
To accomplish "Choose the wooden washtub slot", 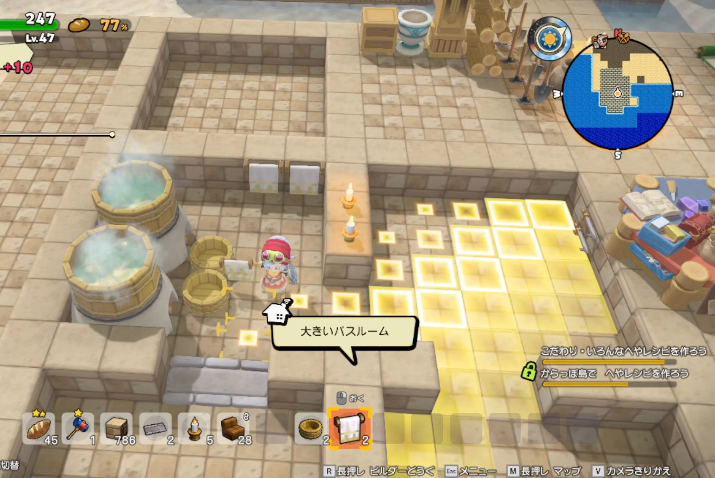I will [309, 429].
